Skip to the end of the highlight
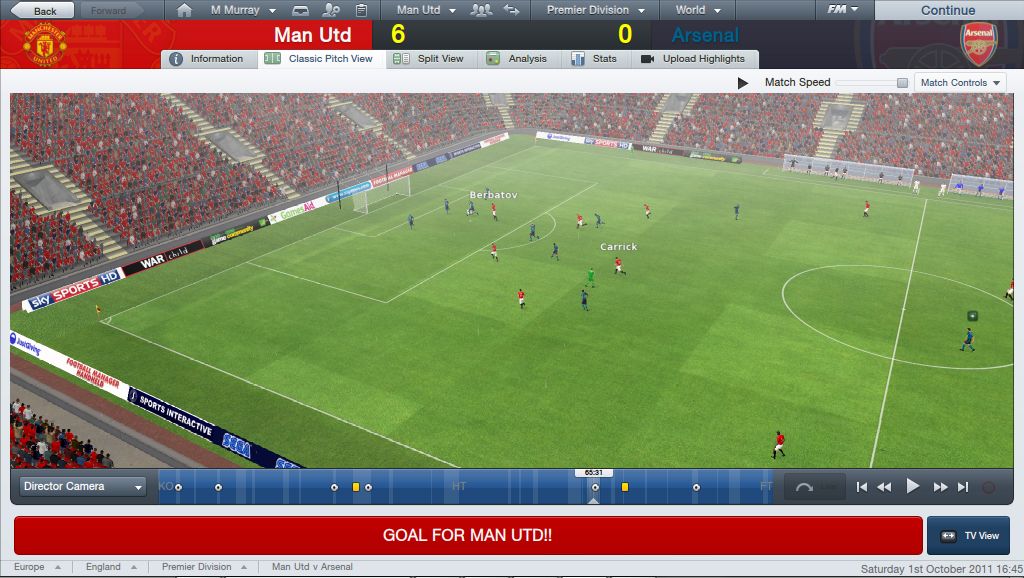 pyautogui.click(x=963, y=487)
